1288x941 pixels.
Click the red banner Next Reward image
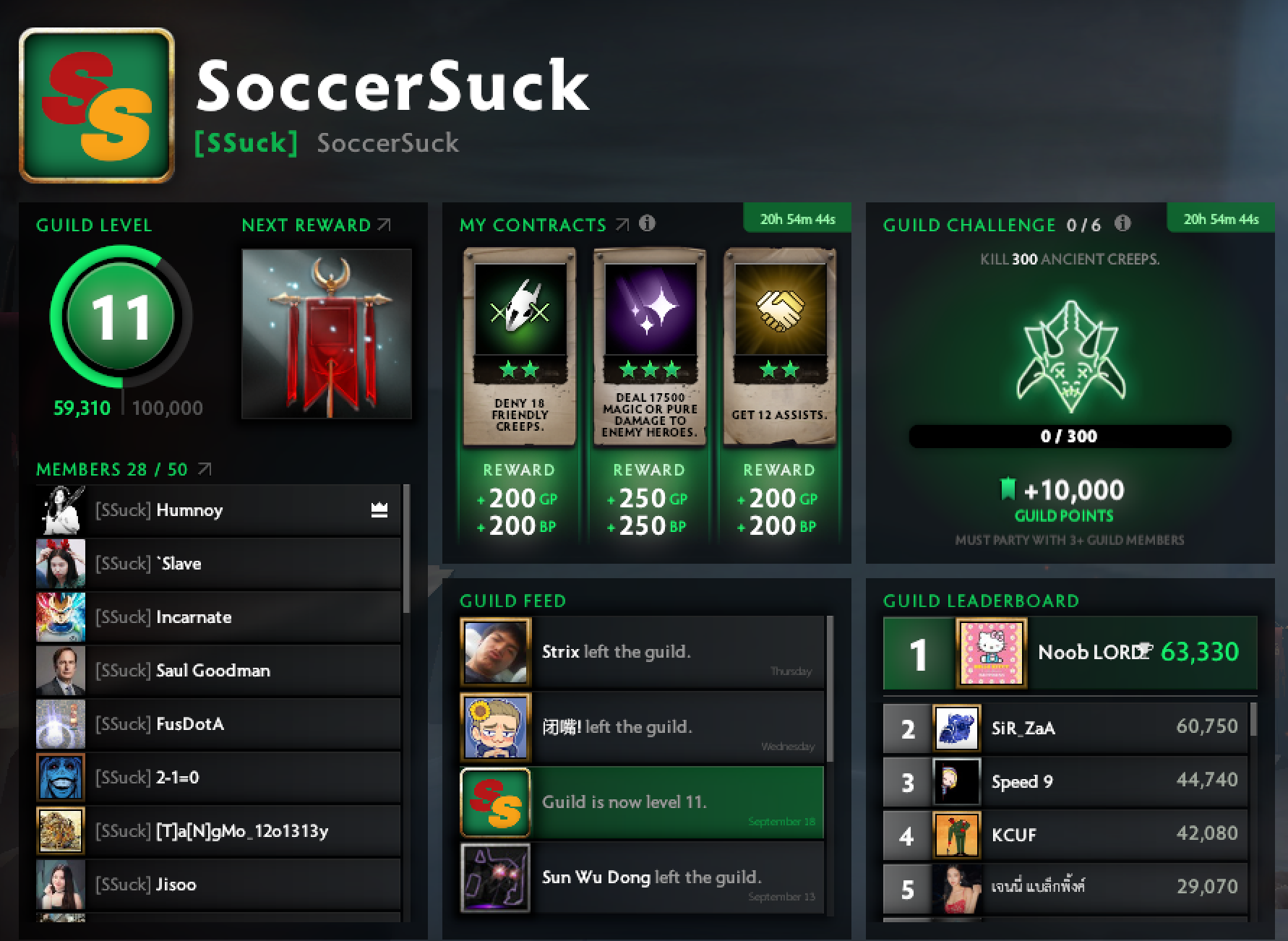tap(327, 332)
